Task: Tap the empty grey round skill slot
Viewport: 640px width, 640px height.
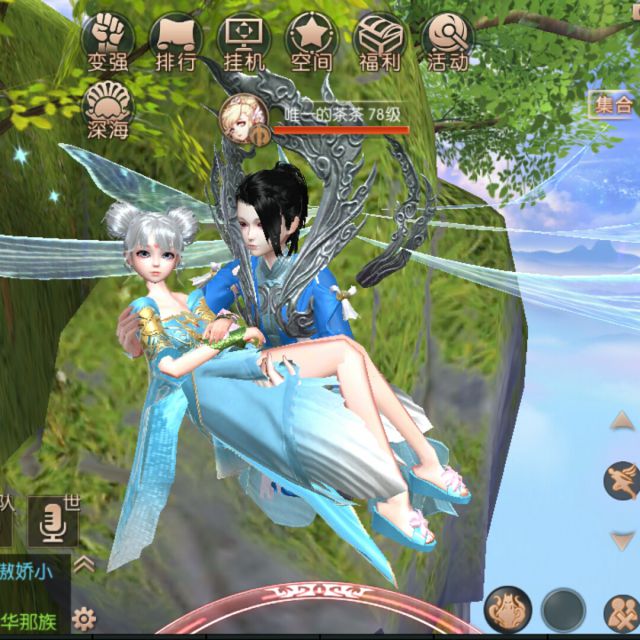Action: point(564,609)
